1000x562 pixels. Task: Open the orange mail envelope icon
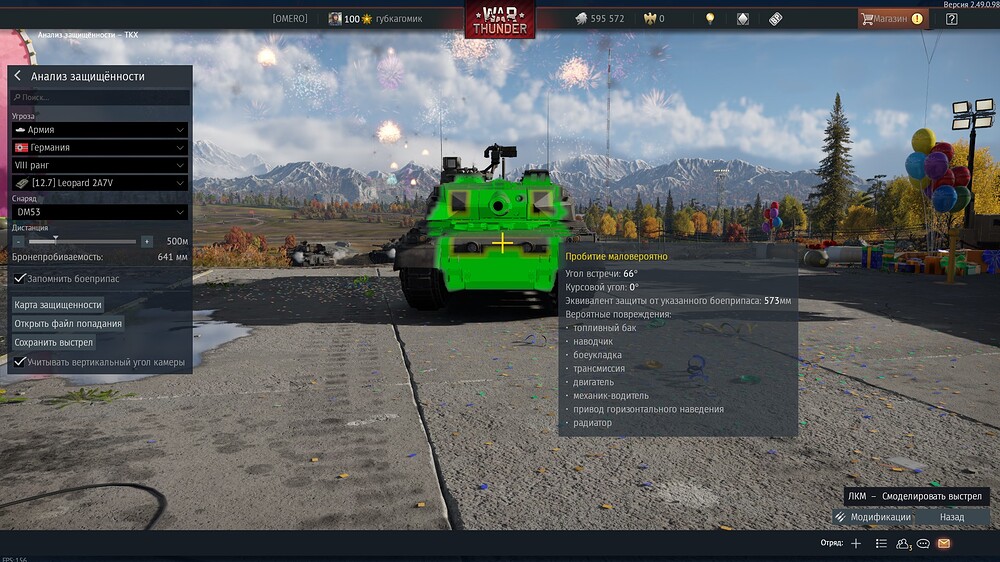943,543
